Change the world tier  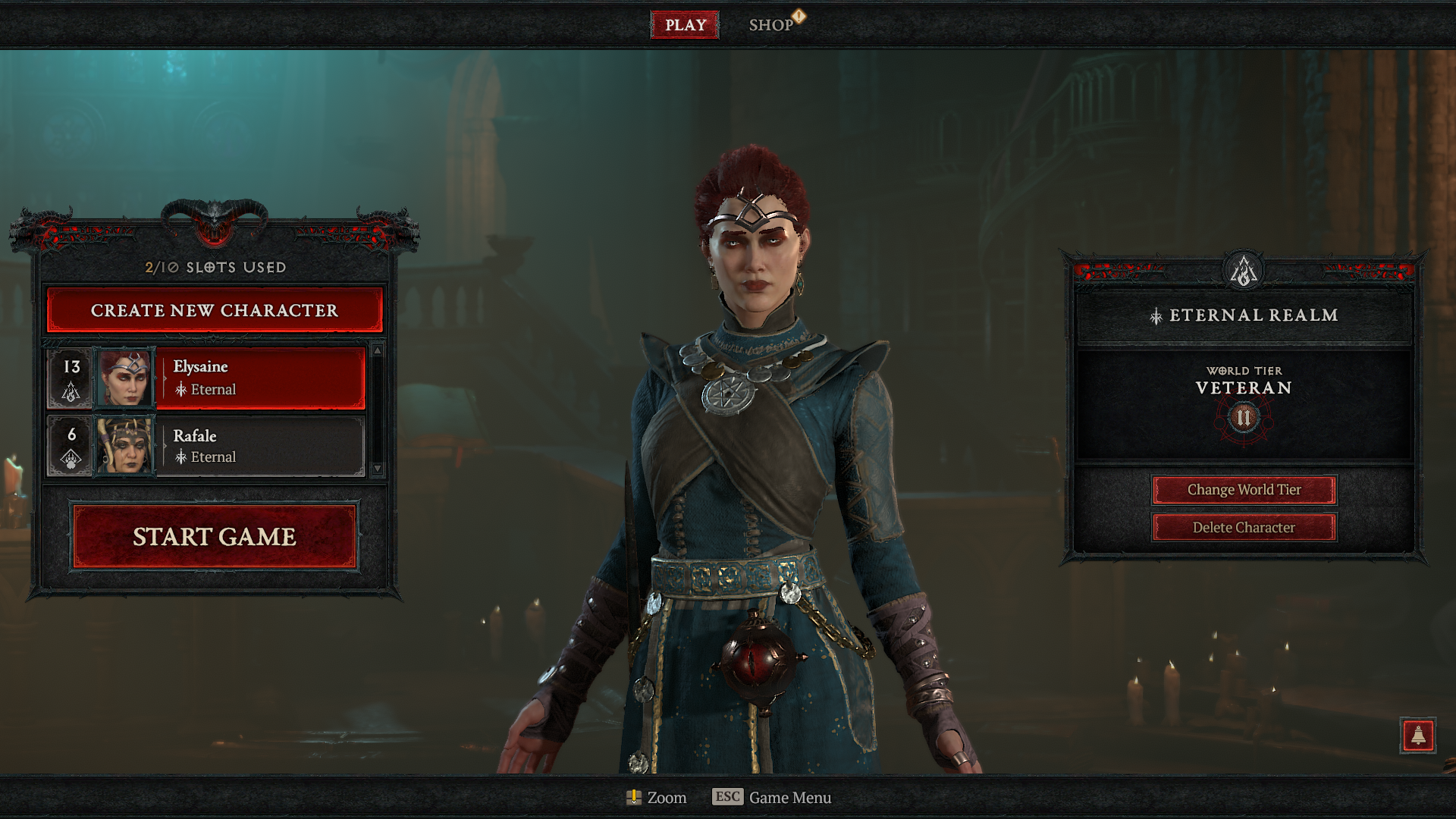point(1244,490)
